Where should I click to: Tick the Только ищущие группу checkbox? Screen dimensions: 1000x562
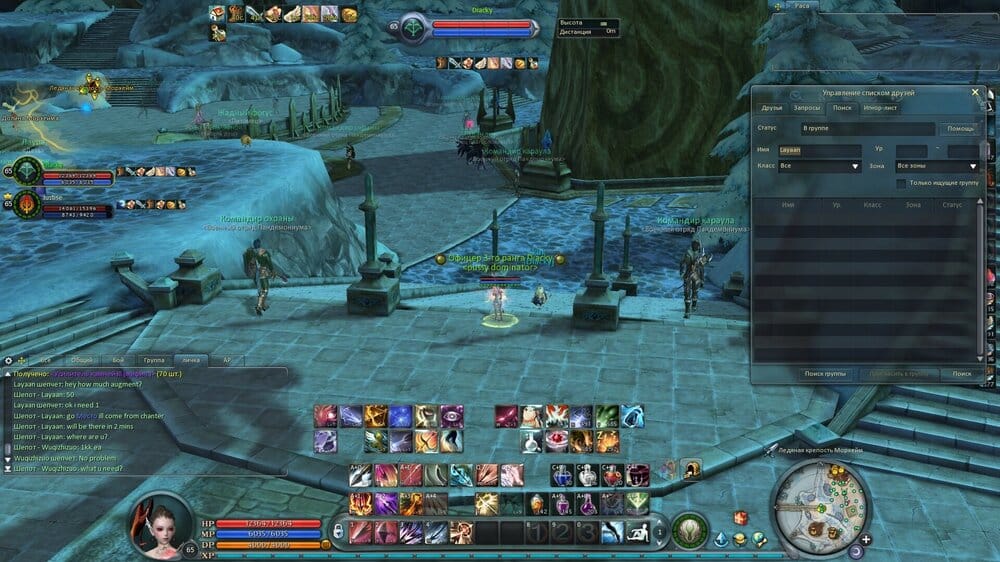pos(902,183)
